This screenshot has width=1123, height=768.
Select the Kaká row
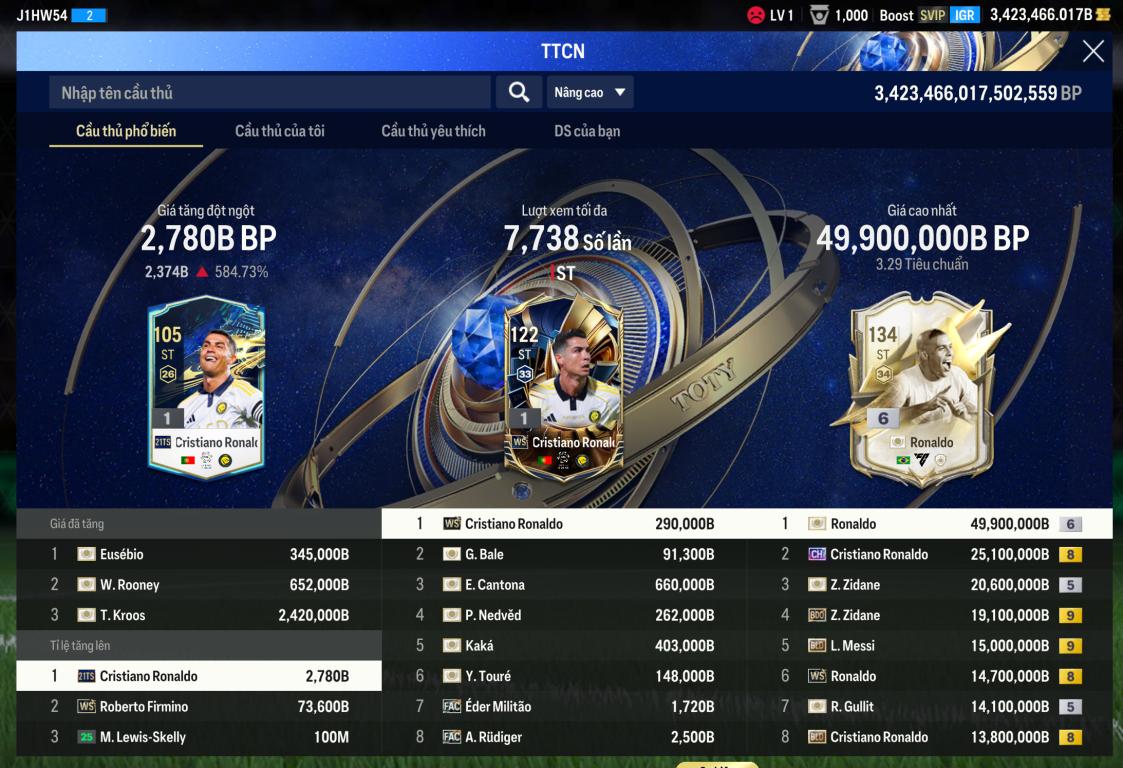coord(564,646)
